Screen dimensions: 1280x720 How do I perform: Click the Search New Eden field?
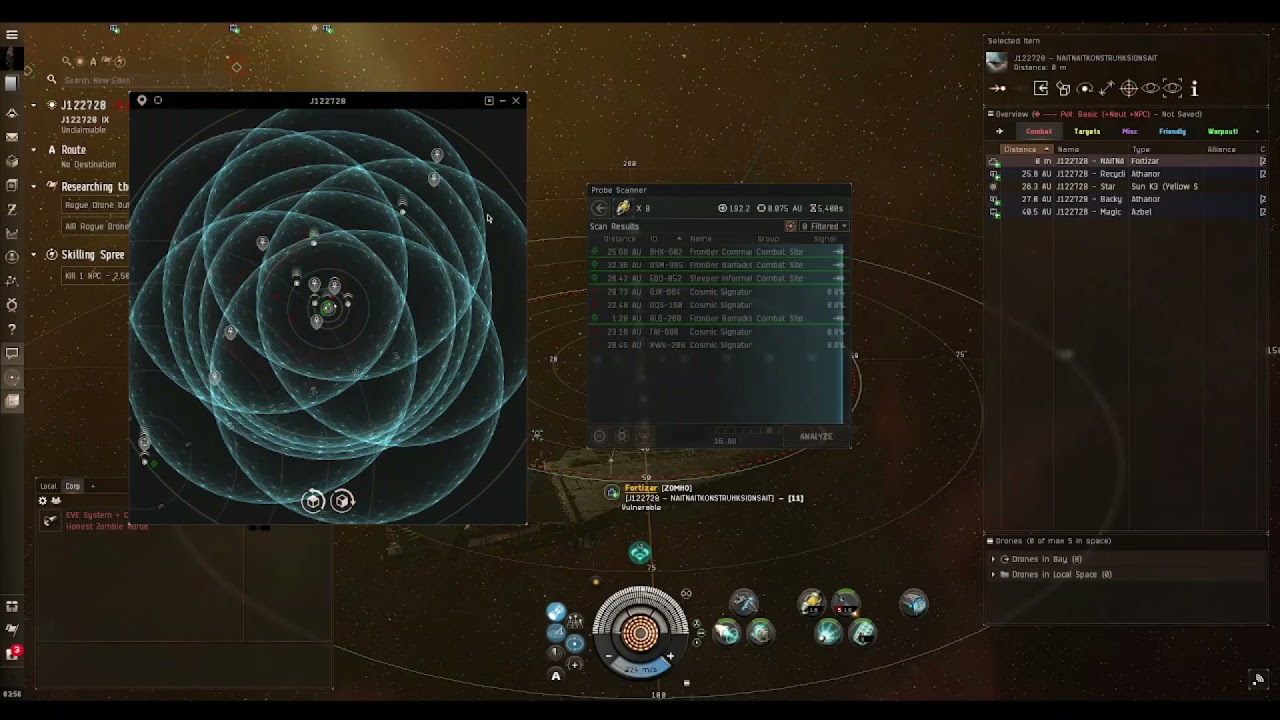tap(110, 80)
